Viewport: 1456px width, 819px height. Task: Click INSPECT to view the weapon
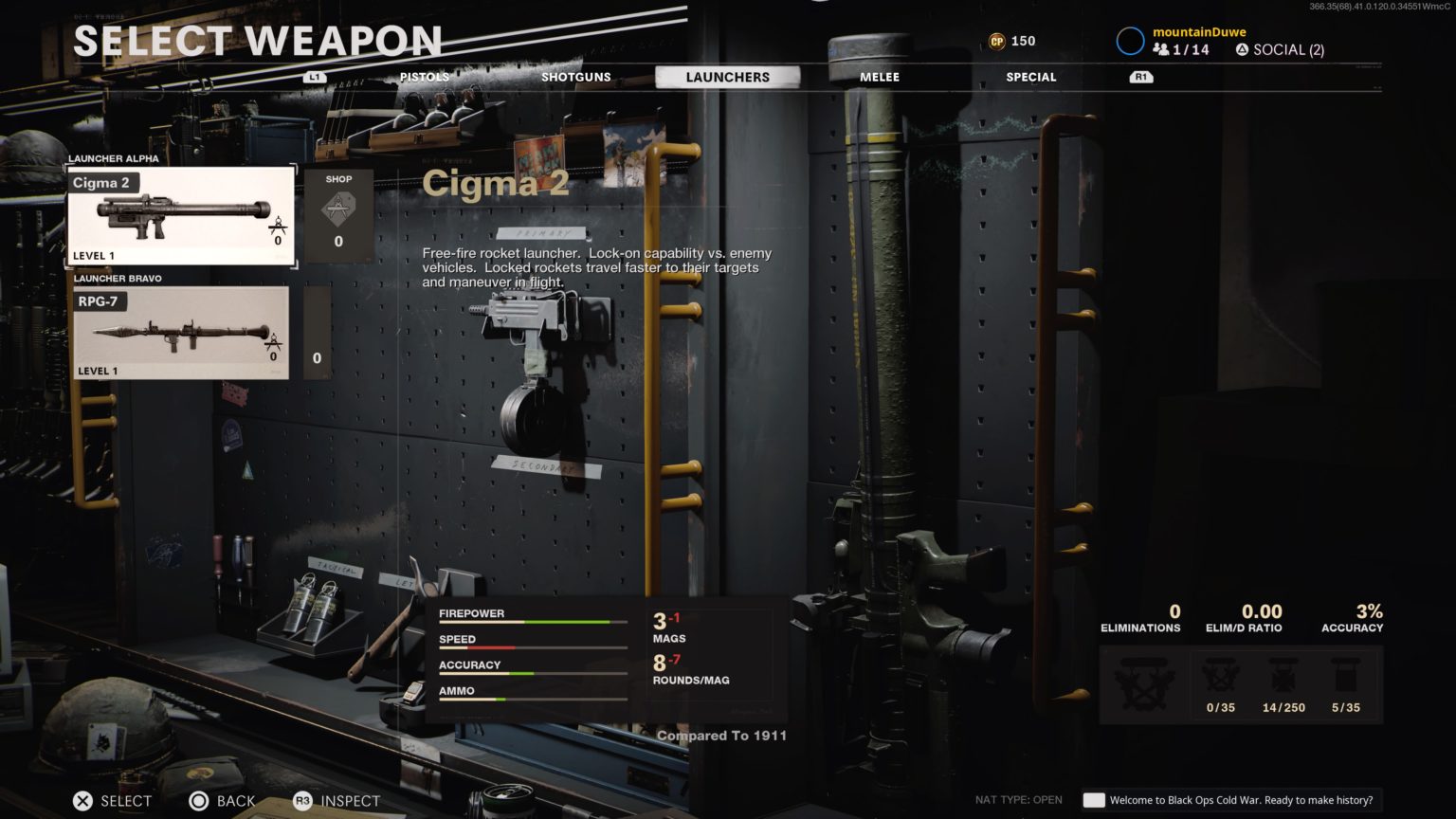(337, 801)
